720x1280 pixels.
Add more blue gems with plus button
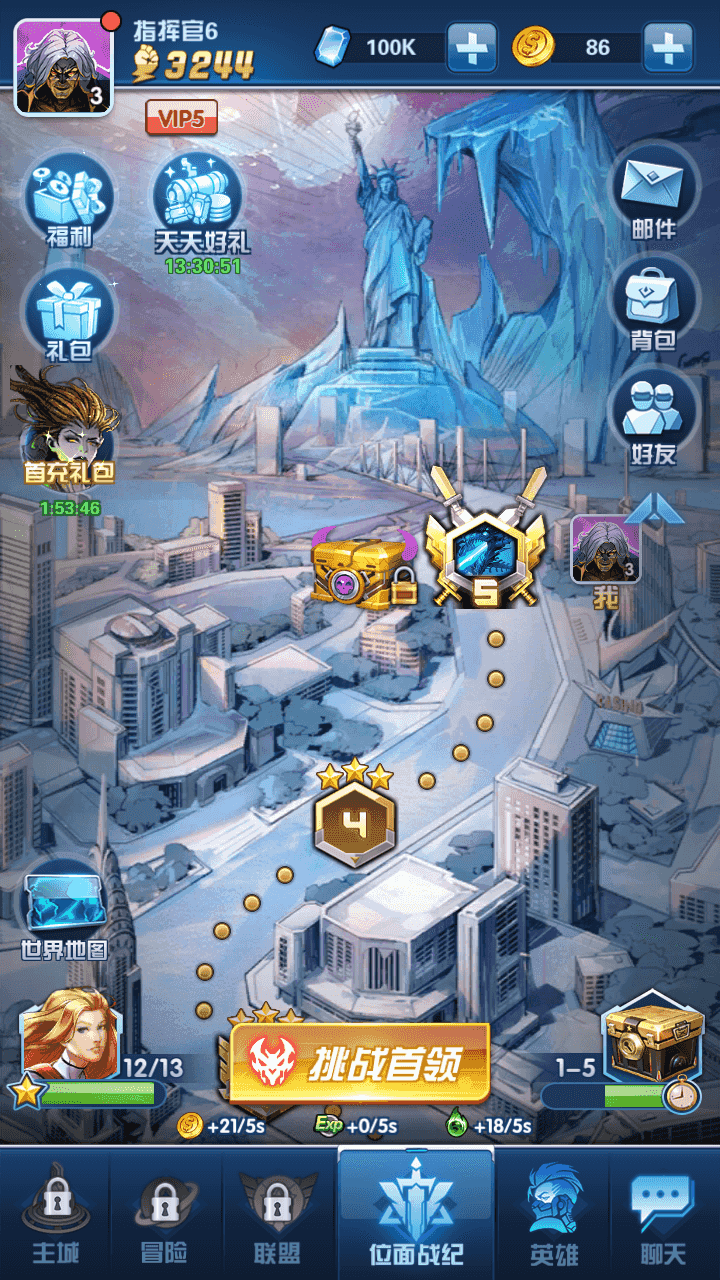click(x=471, y=47)
